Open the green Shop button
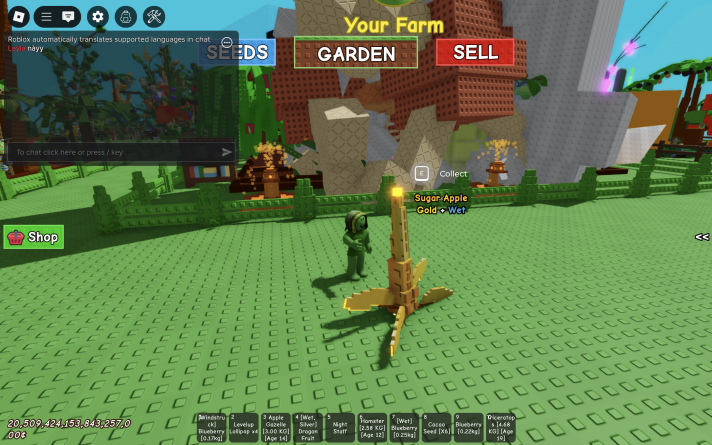 (34, 237)
